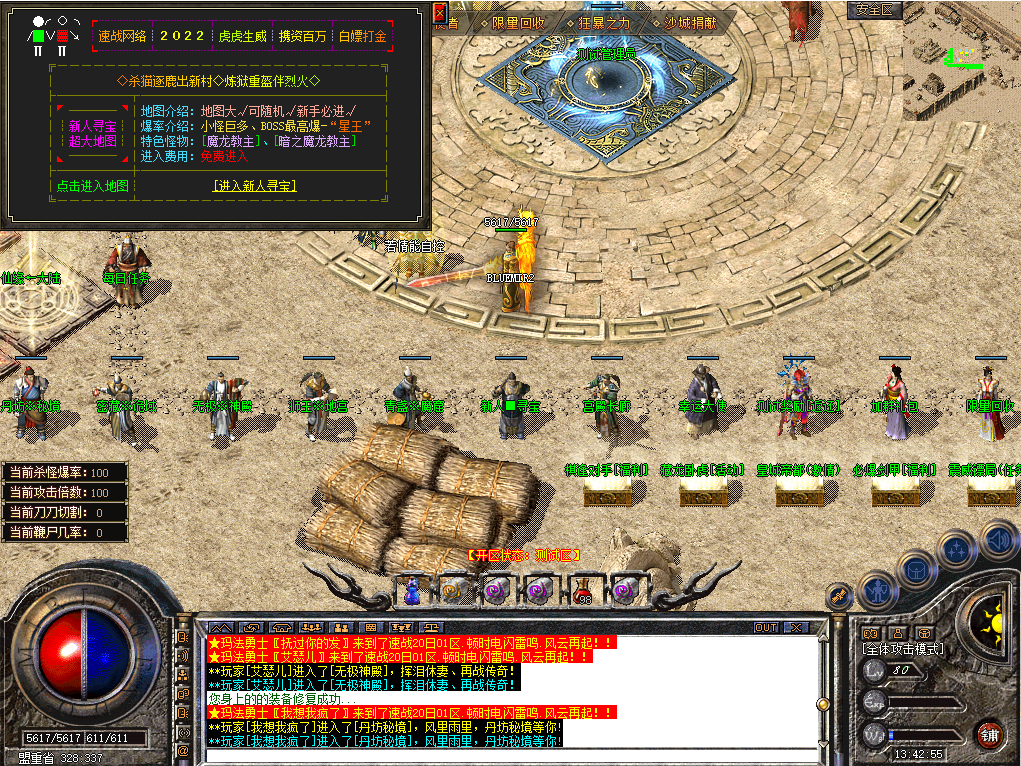Click the sun day-night indicator orb
Viewport: 1021px width, 766px height.
coord(995,623)
